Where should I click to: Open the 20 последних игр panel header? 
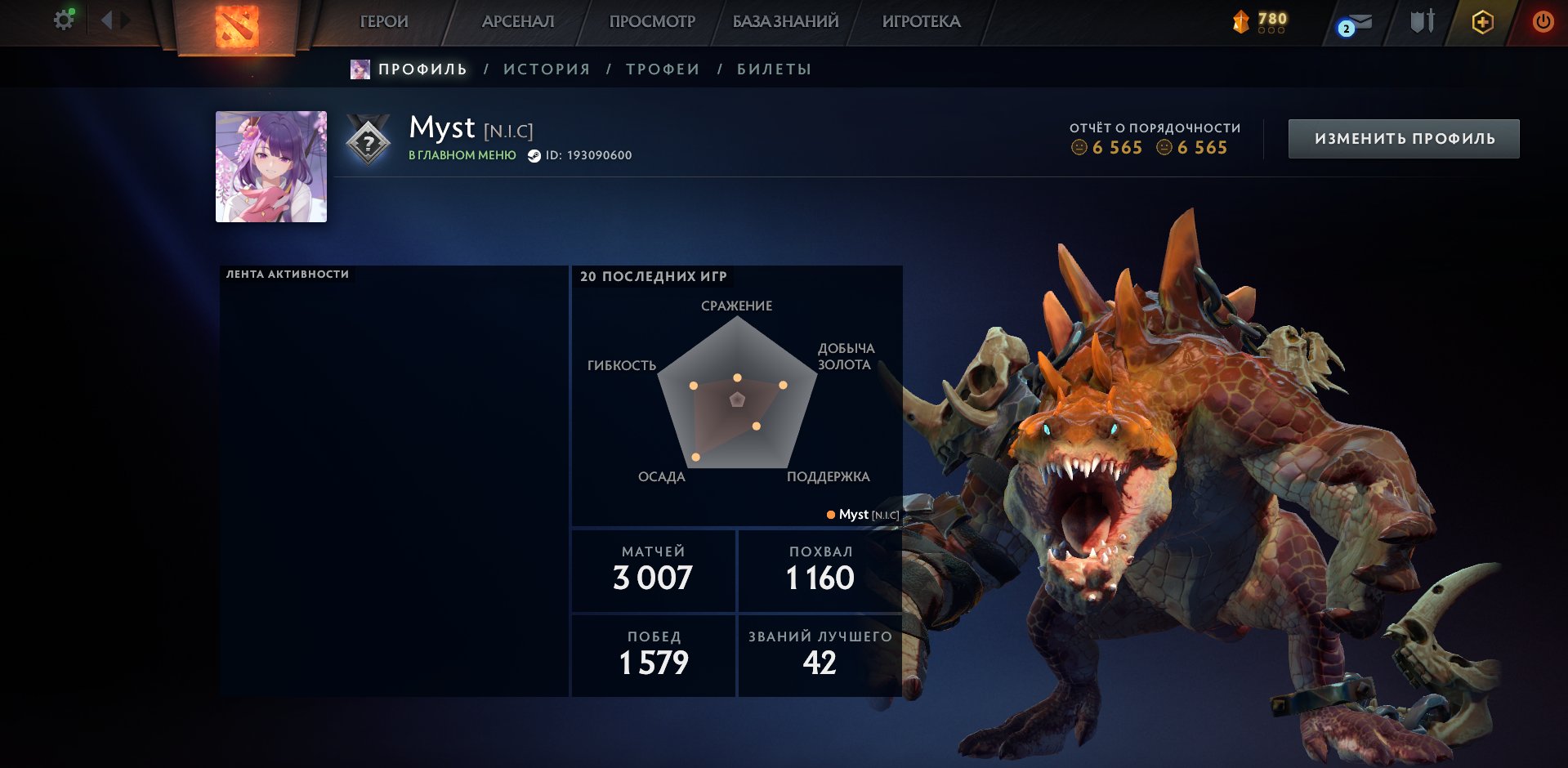click(x=653, y=277)
